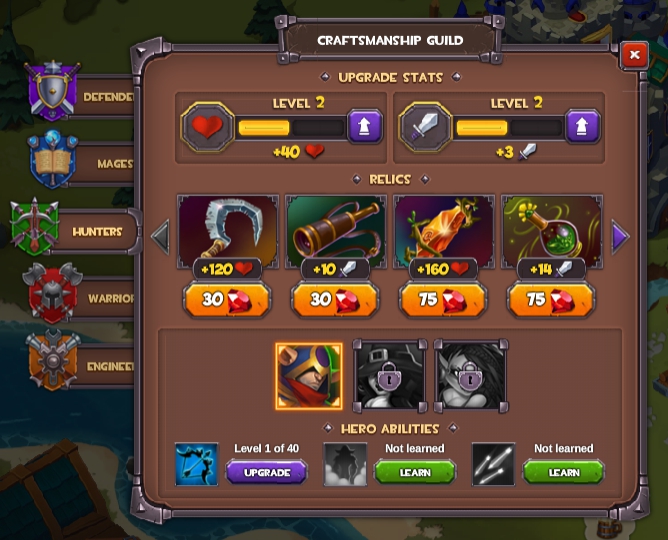The image size is (668, 540).
Task: Select the locked long-haired hero portrait
Action: [x=469, y=376]
